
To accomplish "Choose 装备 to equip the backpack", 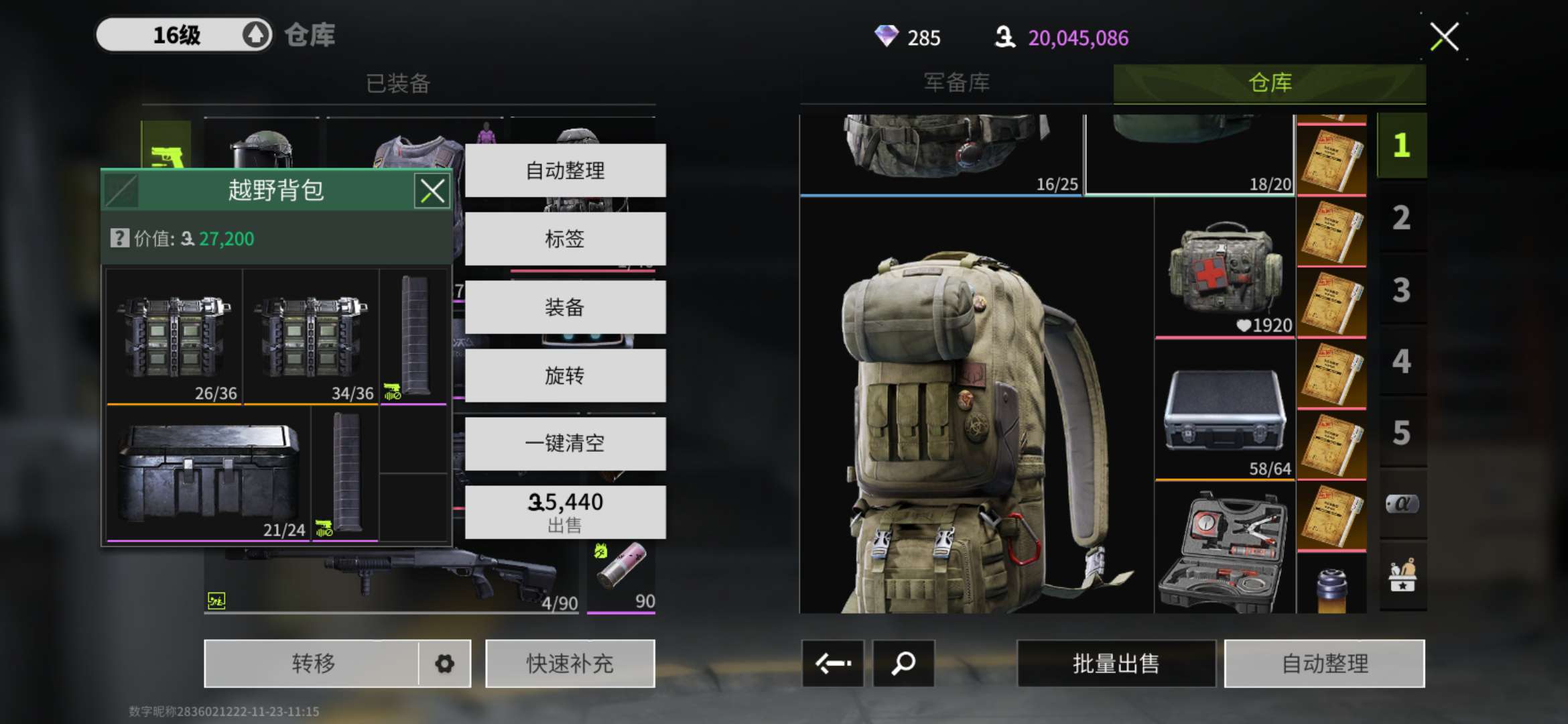I will (x=565, y=307).
